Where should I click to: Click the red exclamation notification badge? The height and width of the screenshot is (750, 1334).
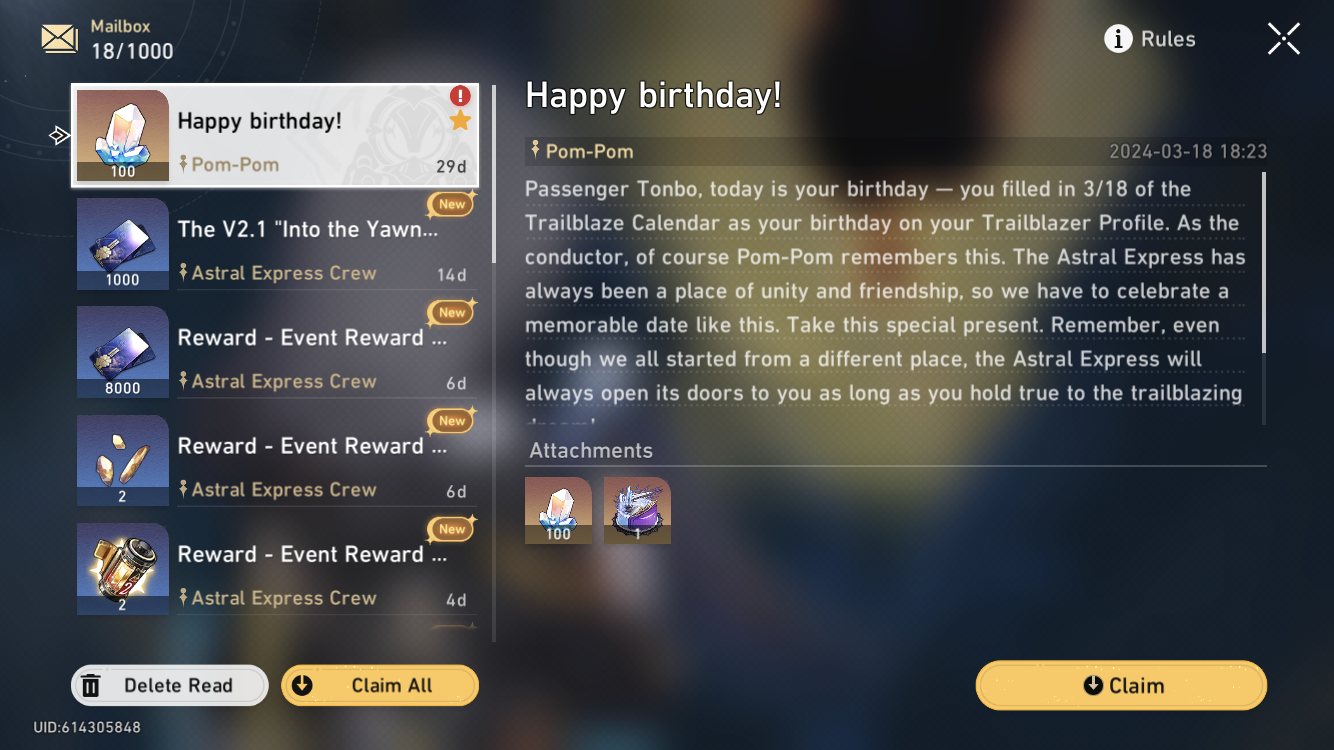[459, 96]
